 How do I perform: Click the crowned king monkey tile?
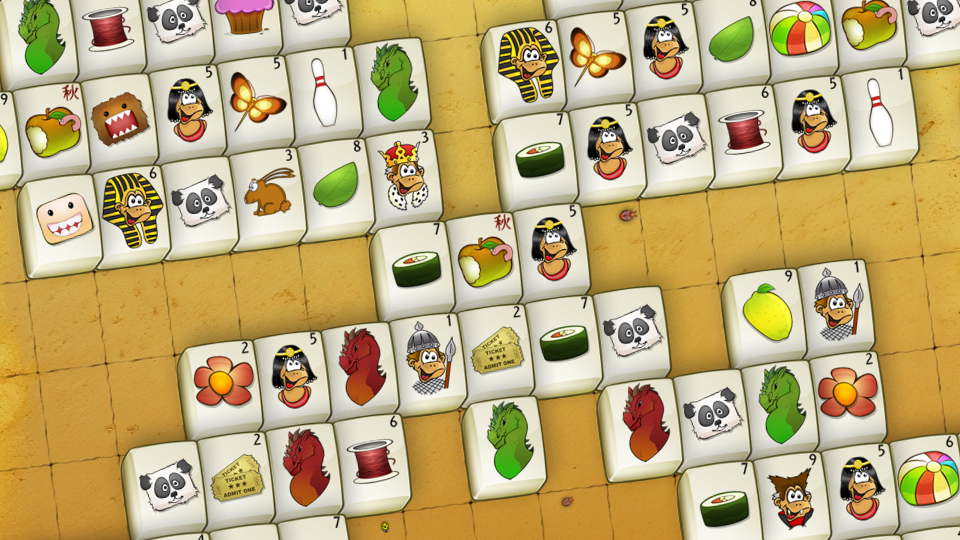pos(404,179)
